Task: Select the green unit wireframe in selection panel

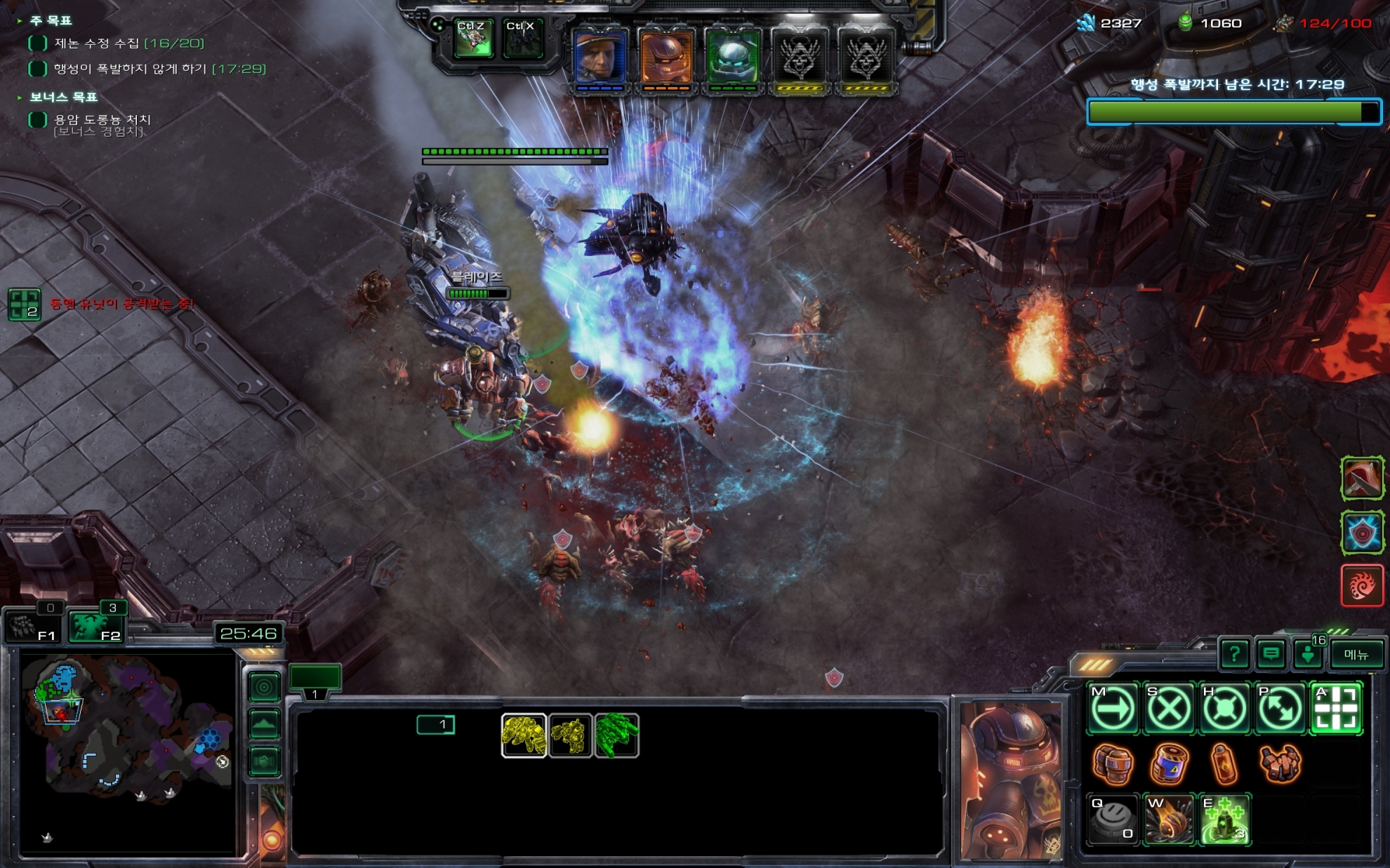Action: pyautogui.click(x=616, y=735)
